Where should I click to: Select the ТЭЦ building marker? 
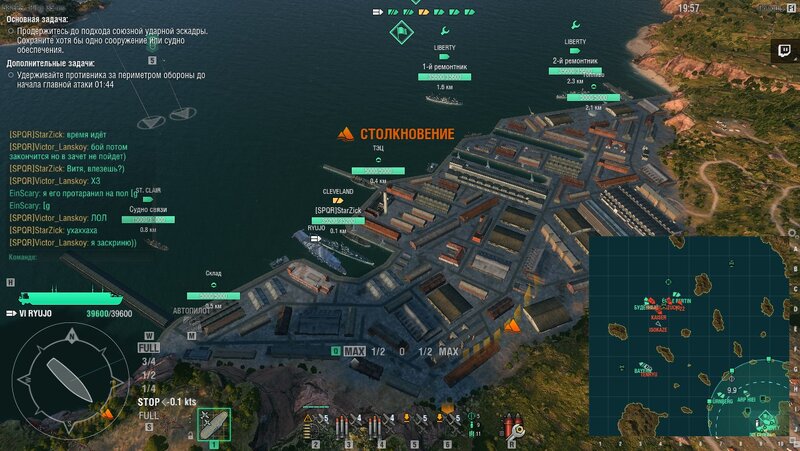[x=378, y=170]
